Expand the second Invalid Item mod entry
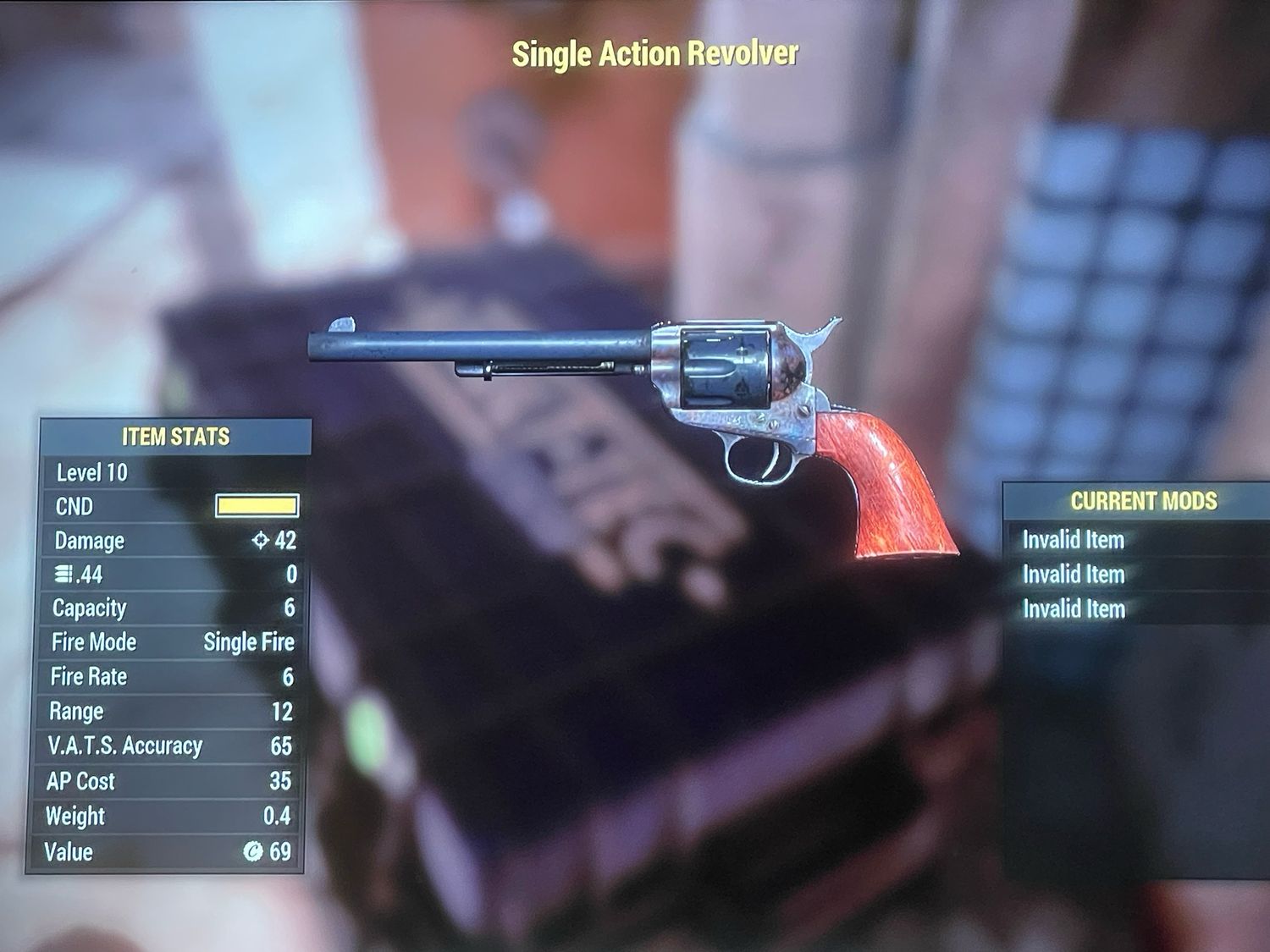The height and width of the screenshot is (952, 1270). [x=1074, y=575]
